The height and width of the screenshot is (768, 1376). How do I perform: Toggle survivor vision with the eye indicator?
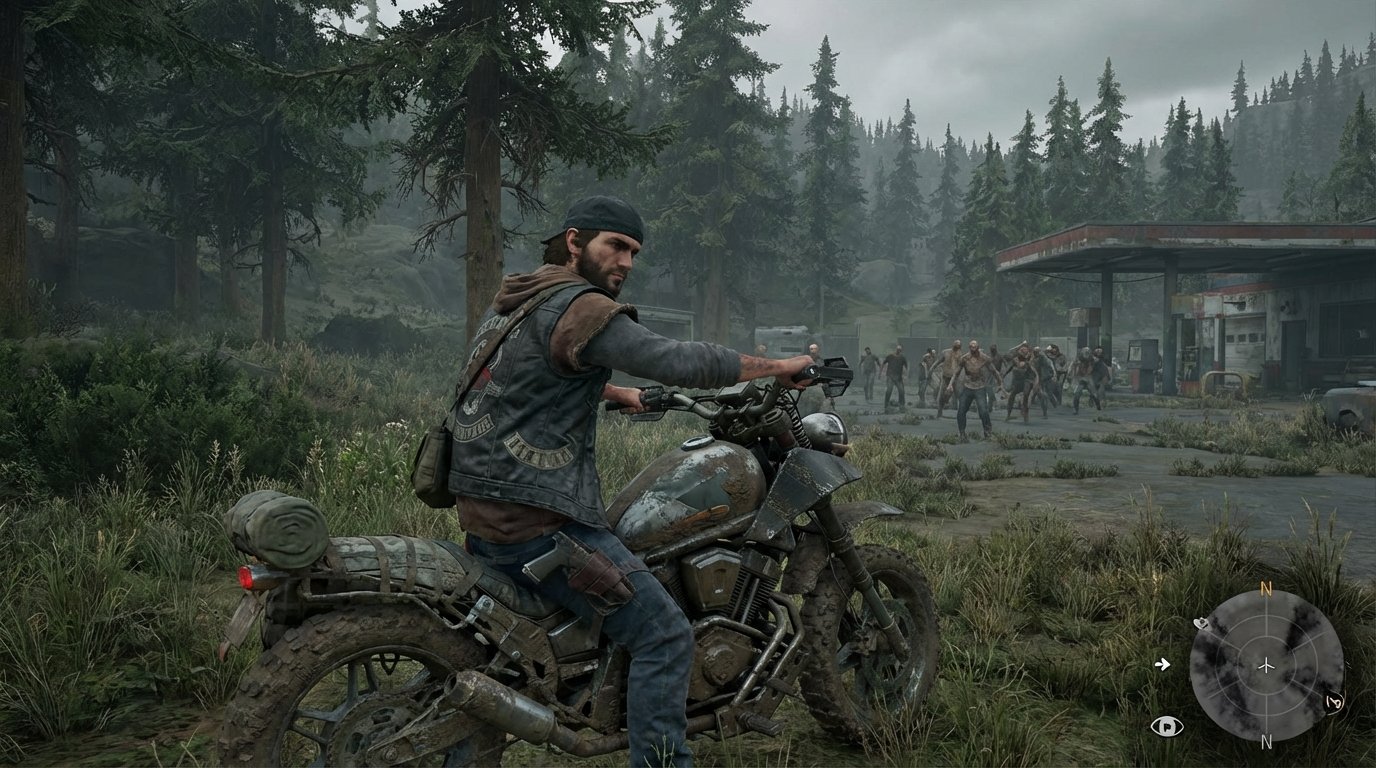[x=1169, y=725]
